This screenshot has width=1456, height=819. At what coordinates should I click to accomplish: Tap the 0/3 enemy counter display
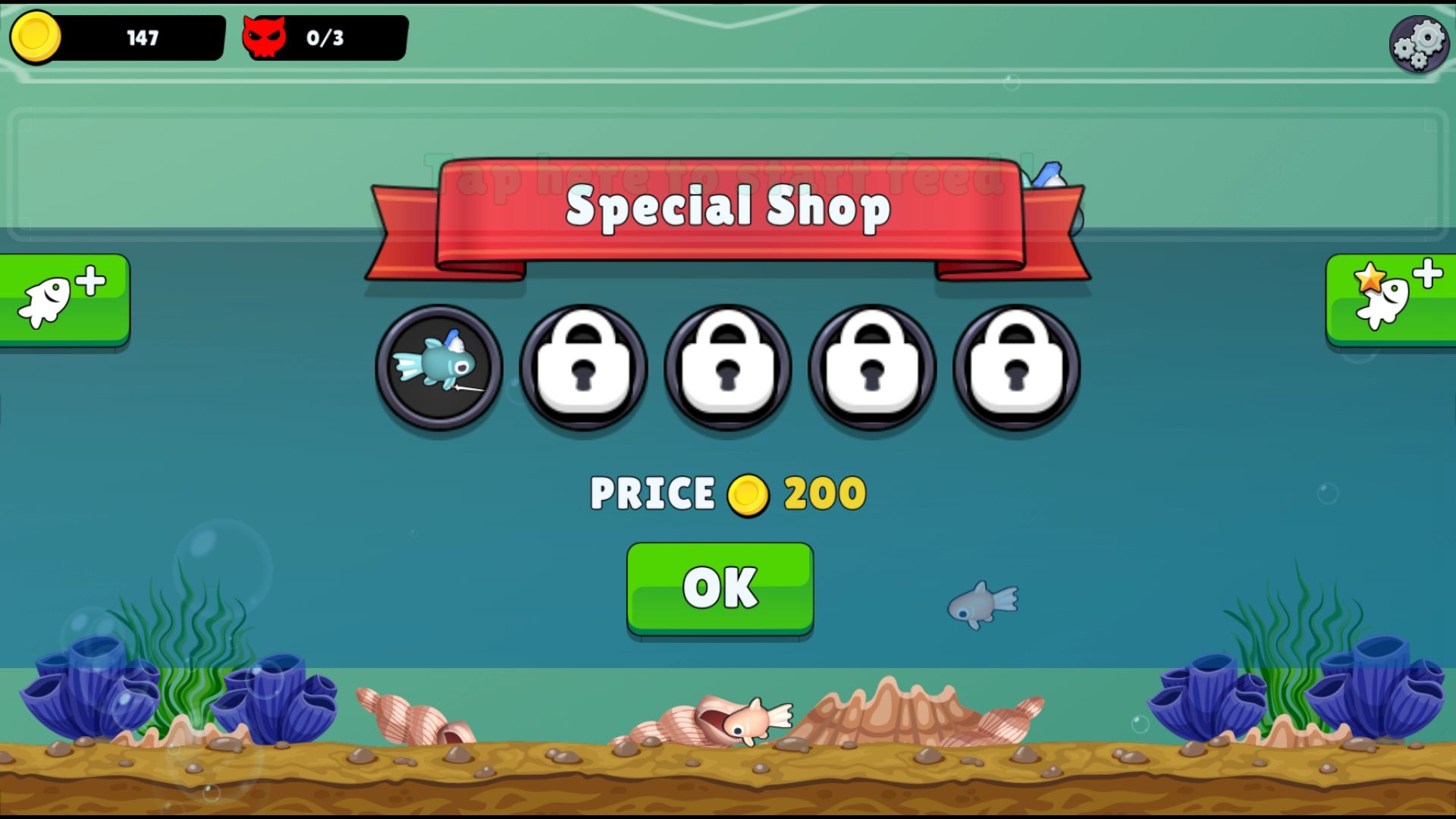point(325,36)
